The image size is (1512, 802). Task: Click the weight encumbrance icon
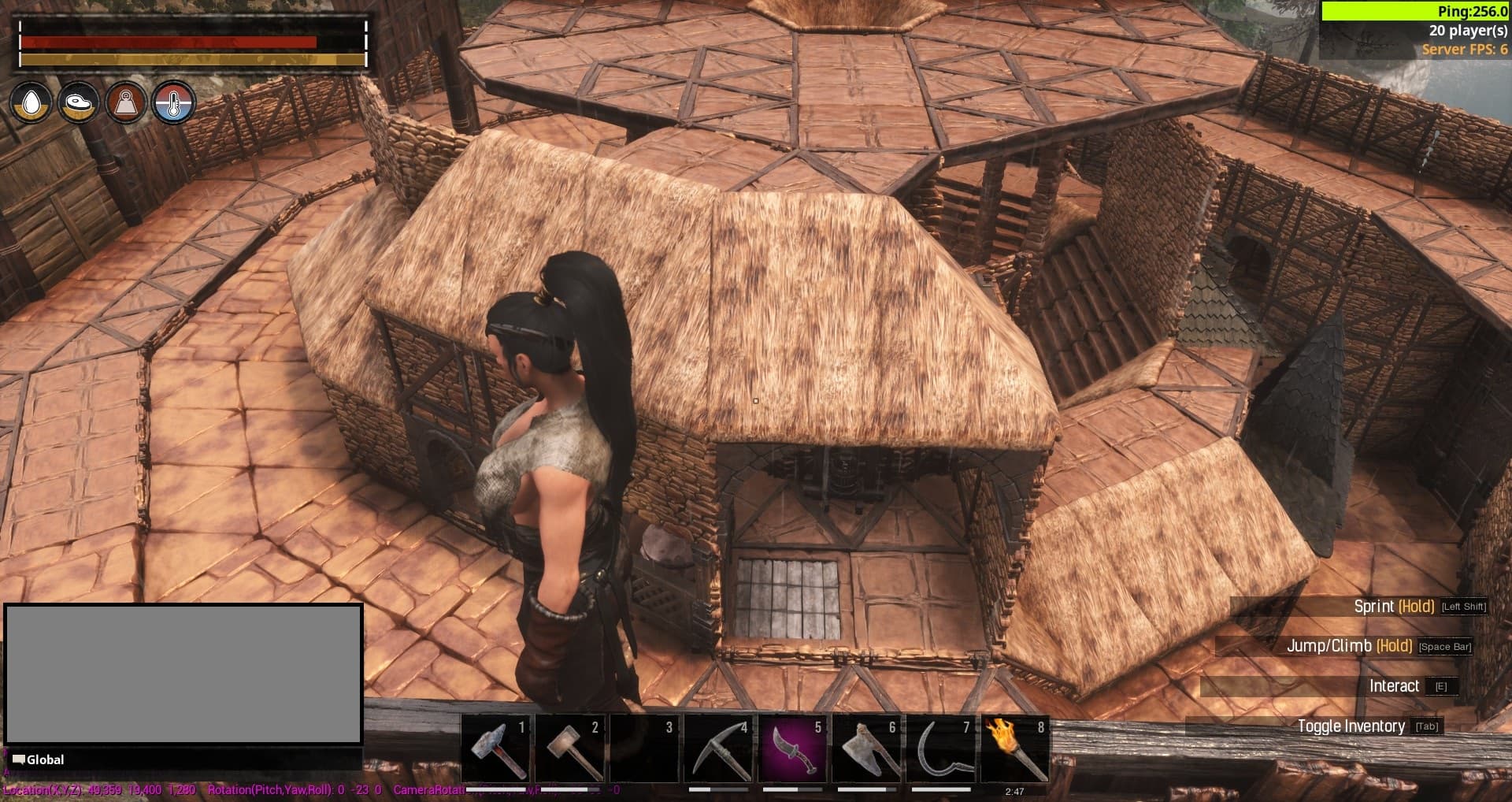pyautogui.click(x=126, y=102)
